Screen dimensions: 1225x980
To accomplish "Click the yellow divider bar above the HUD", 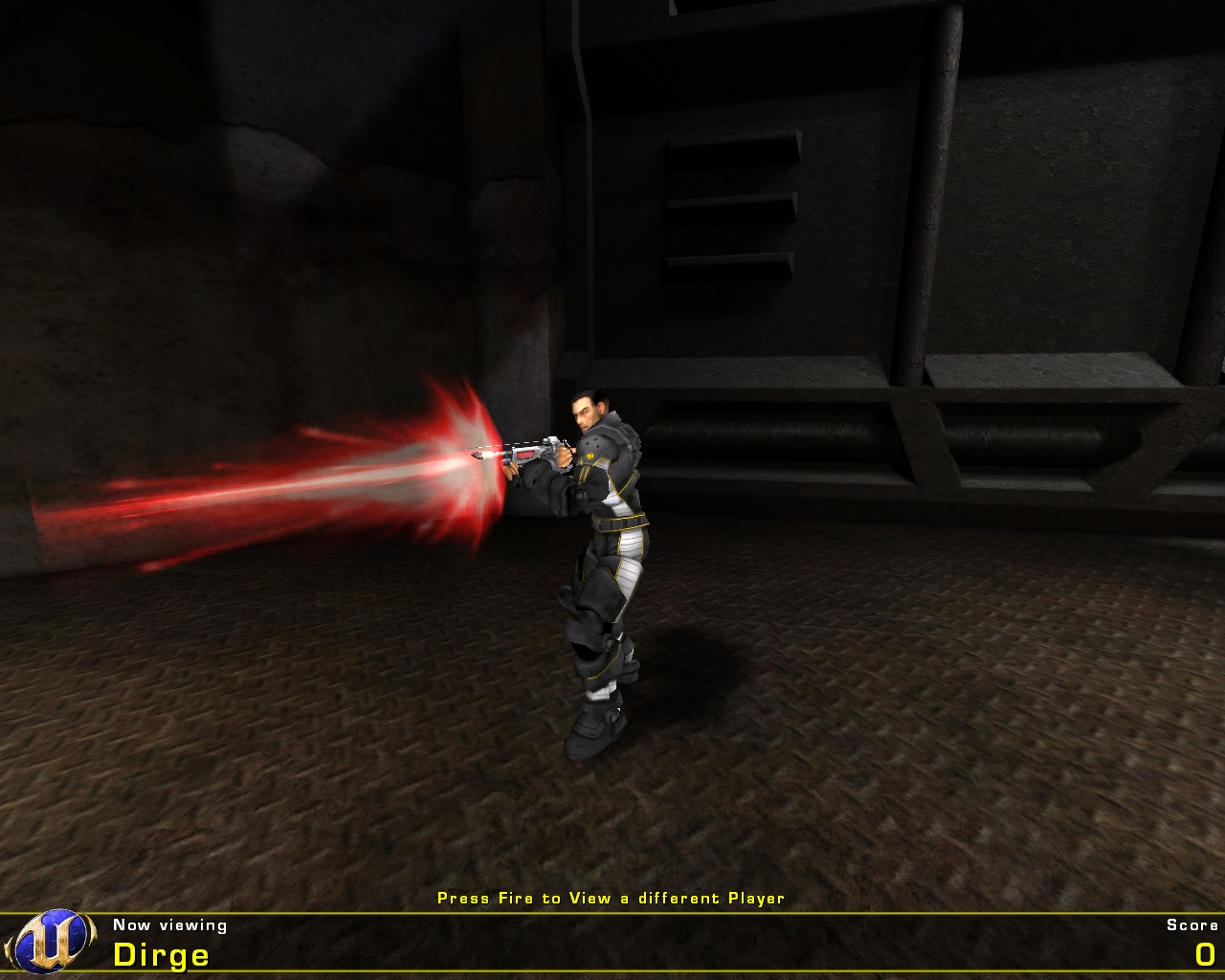I will coord(612,913).
